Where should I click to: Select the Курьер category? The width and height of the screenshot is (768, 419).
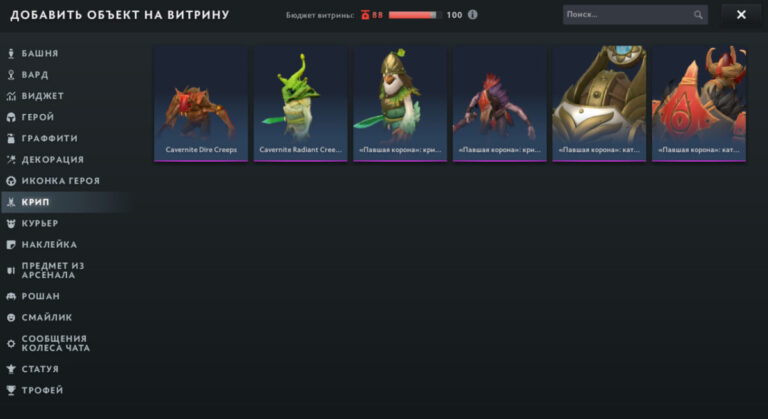pos(40,223)
